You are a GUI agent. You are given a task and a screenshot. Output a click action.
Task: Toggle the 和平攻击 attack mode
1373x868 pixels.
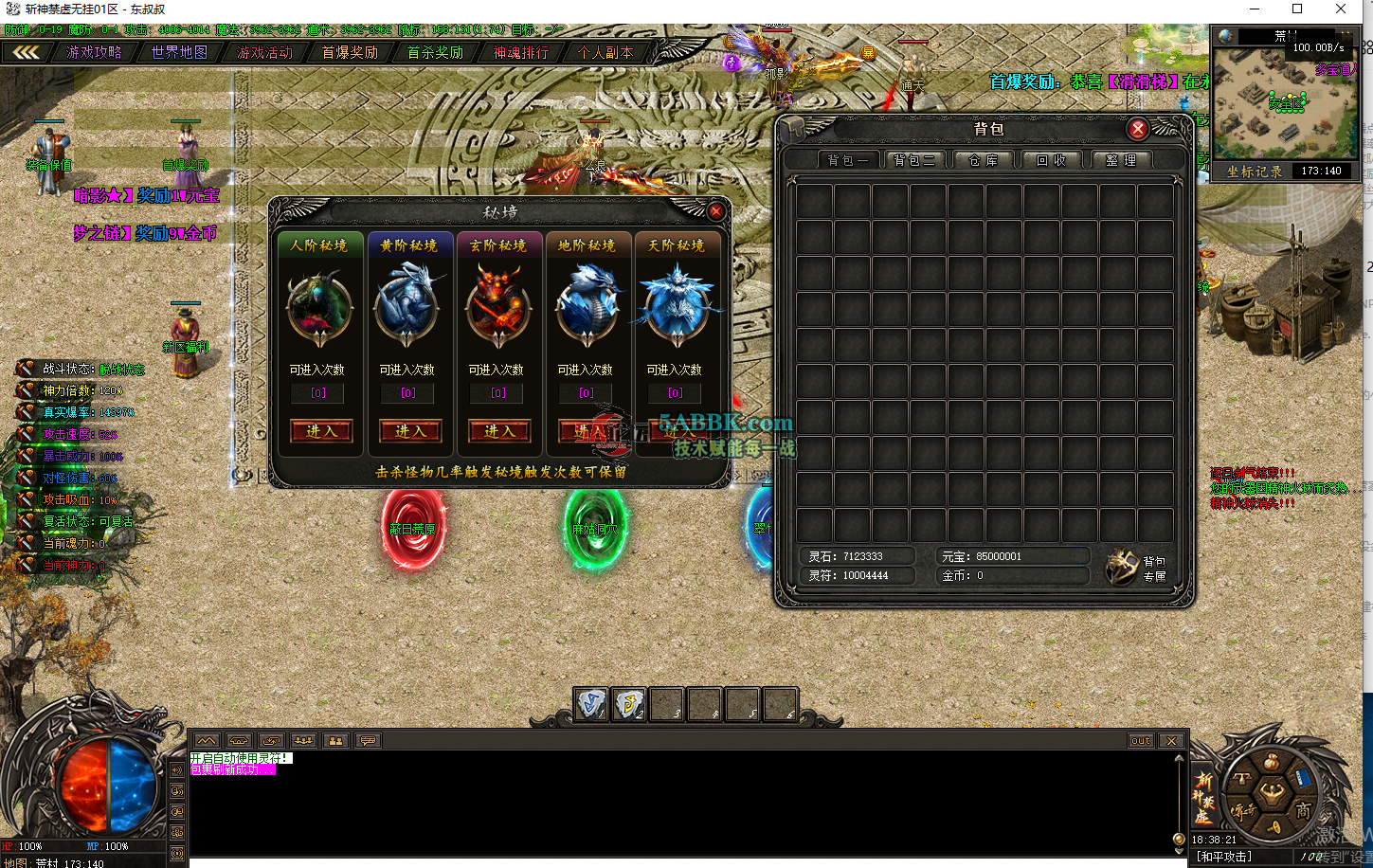click(1225, 857)
